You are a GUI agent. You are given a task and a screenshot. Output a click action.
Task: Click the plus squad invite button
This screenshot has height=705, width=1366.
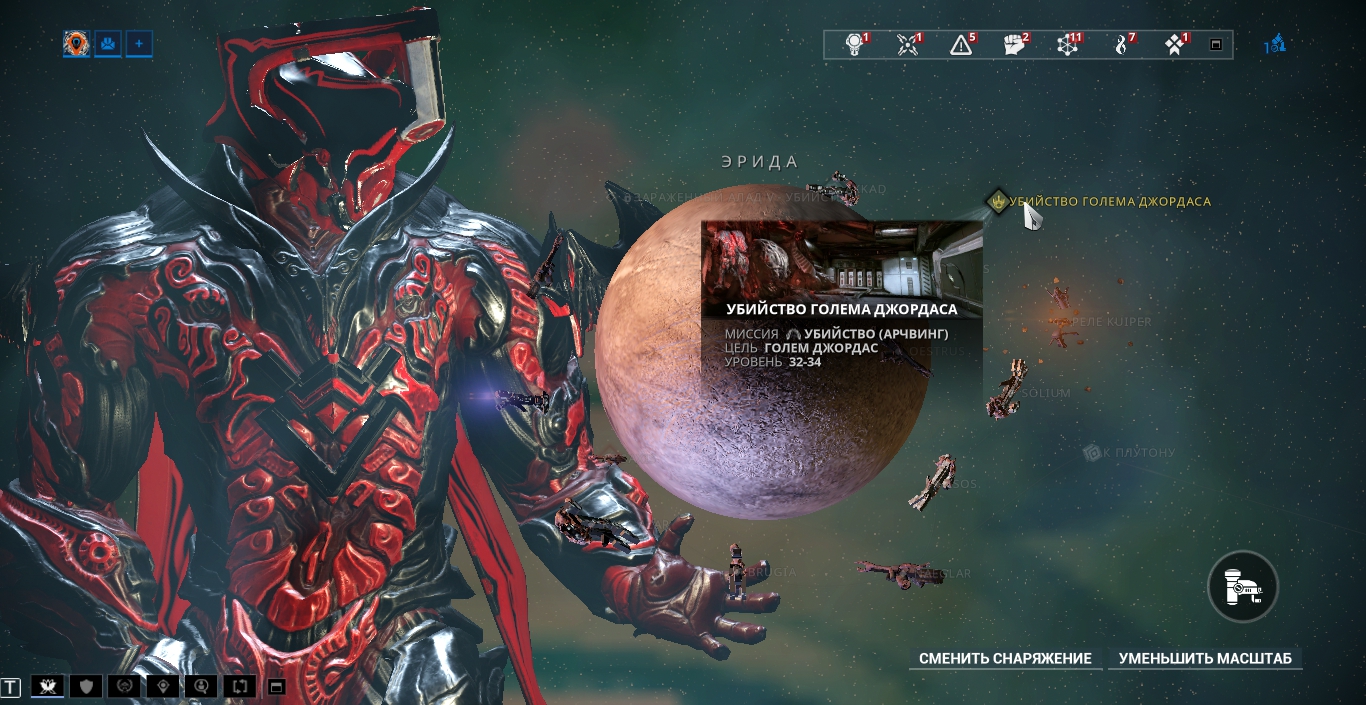coord(139,43)
